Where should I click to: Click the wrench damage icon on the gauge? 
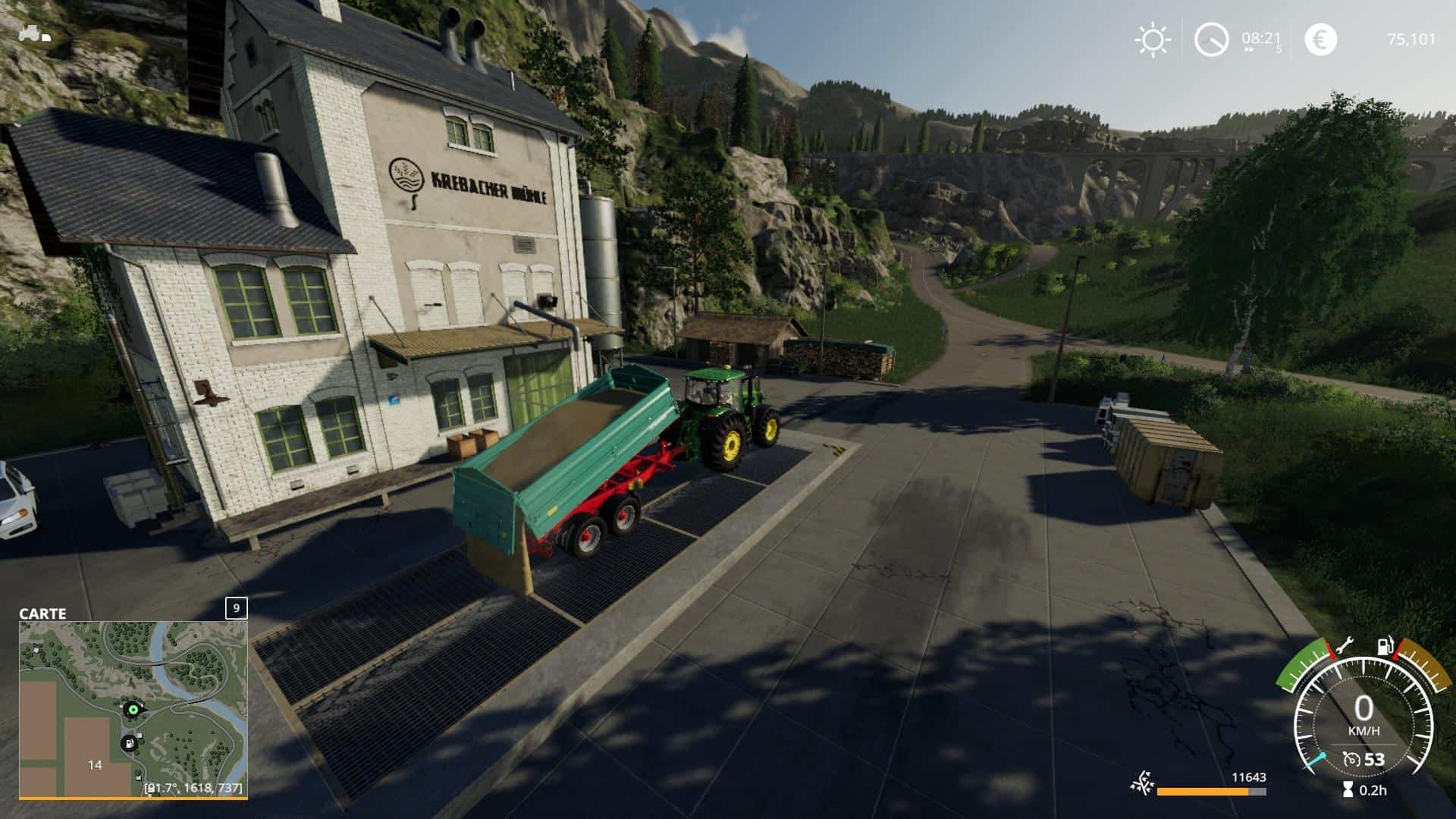[x=1344, y=646]
